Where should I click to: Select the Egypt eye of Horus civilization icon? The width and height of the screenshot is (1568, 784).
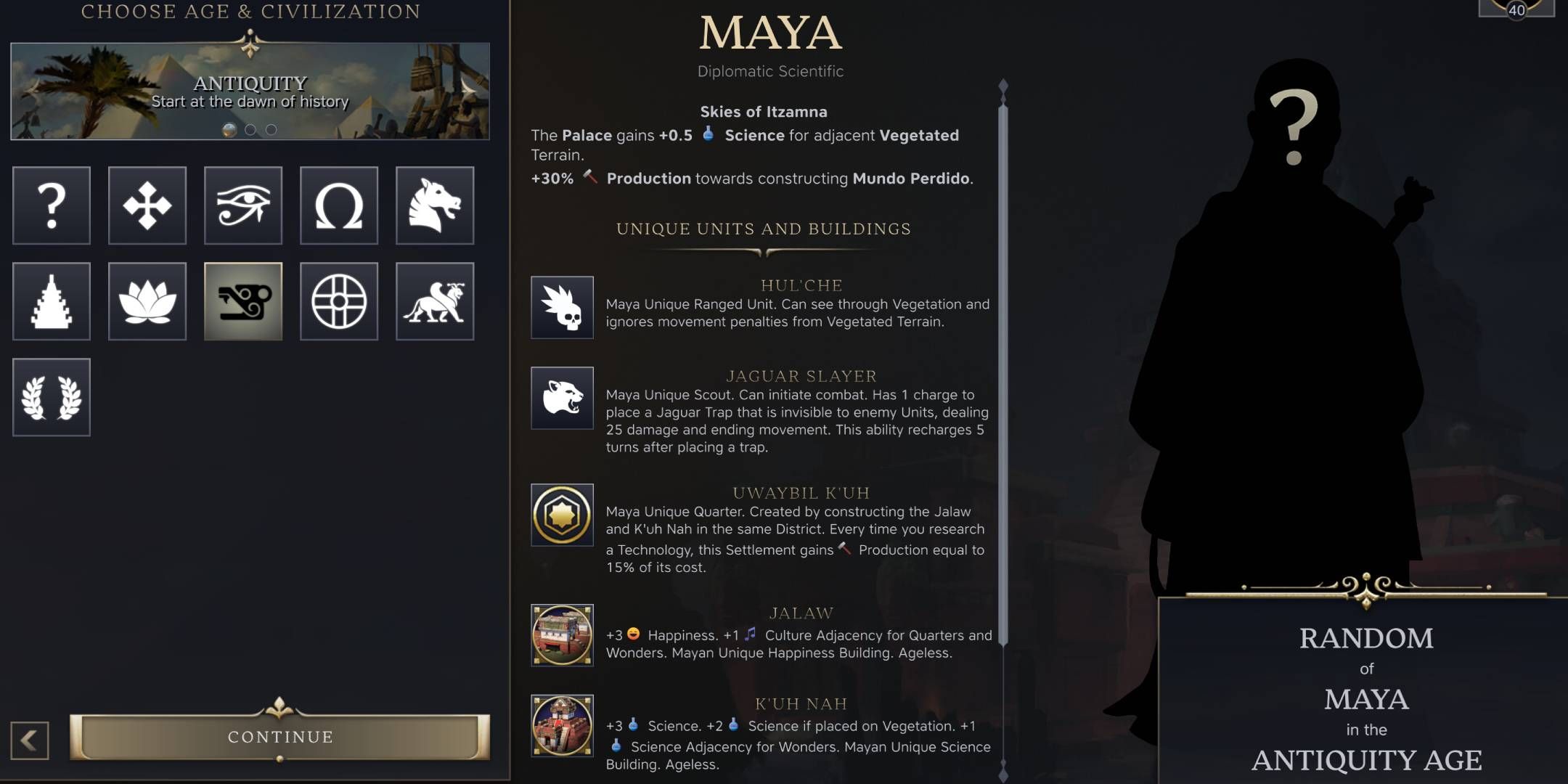point(243,205)
